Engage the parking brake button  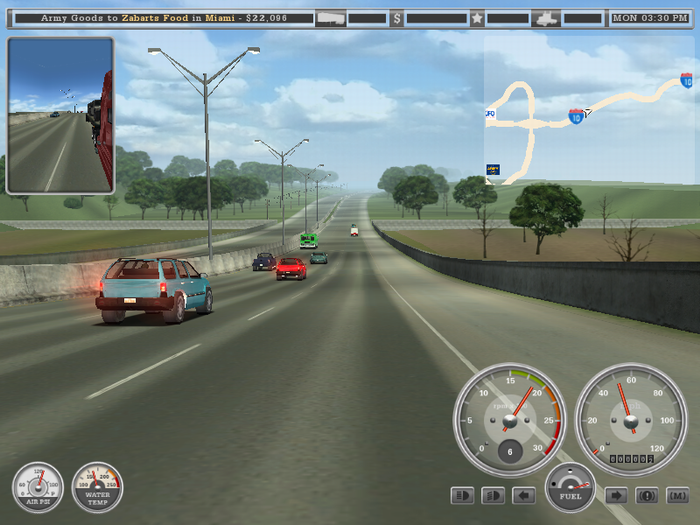click(647, 495)
